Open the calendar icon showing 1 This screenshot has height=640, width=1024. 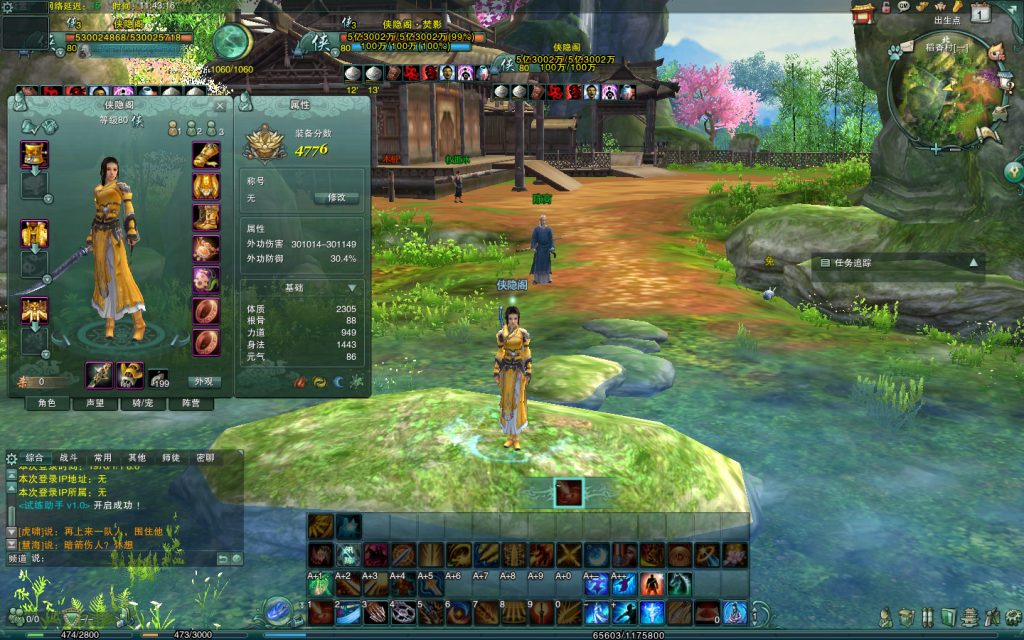pos(981,13)
